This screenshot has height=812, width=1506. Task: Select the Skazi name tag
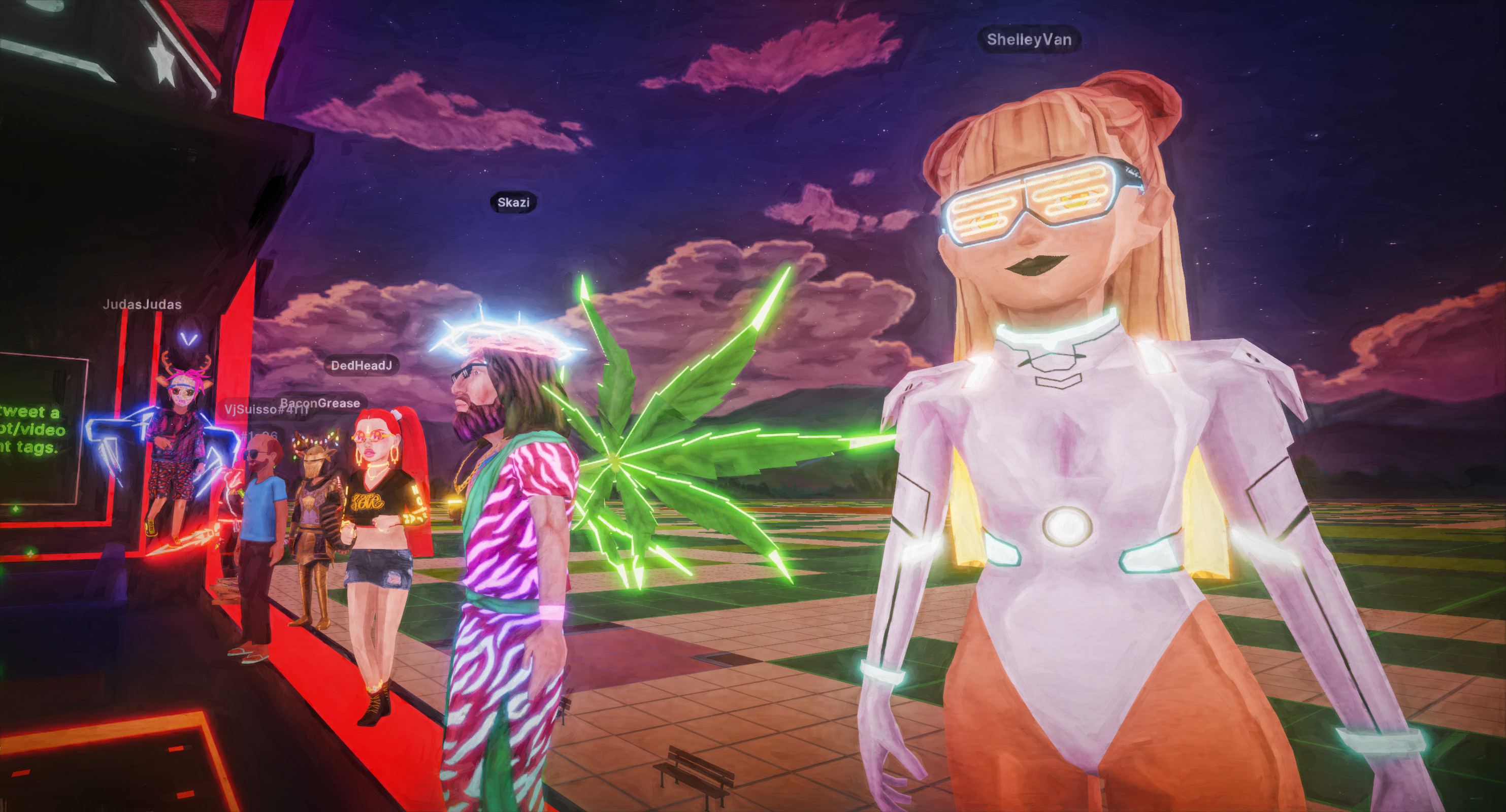click(x=513, y=202)
